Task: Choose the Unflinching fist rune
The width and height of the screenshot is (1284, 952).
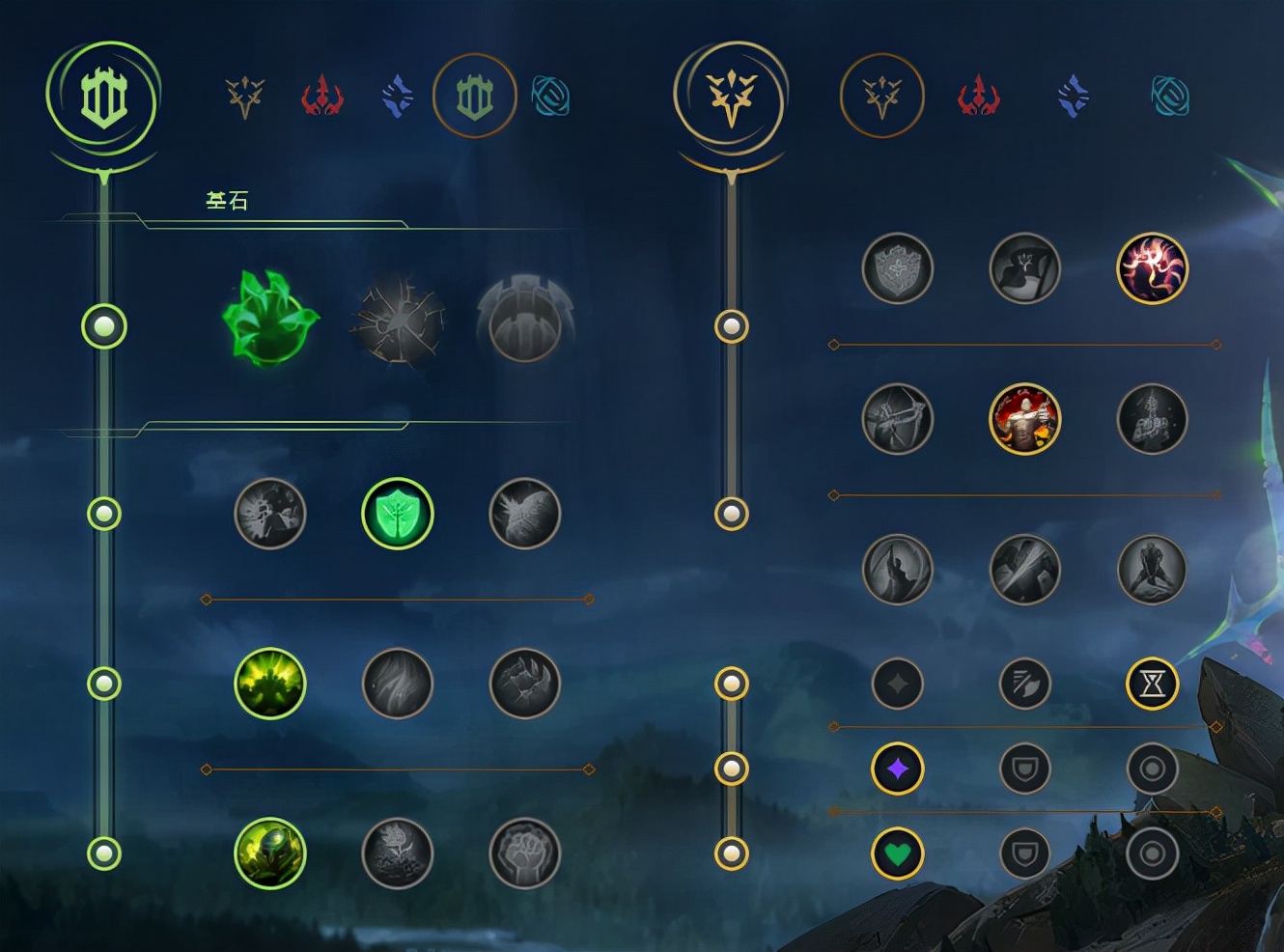Action: coord(524,854)
